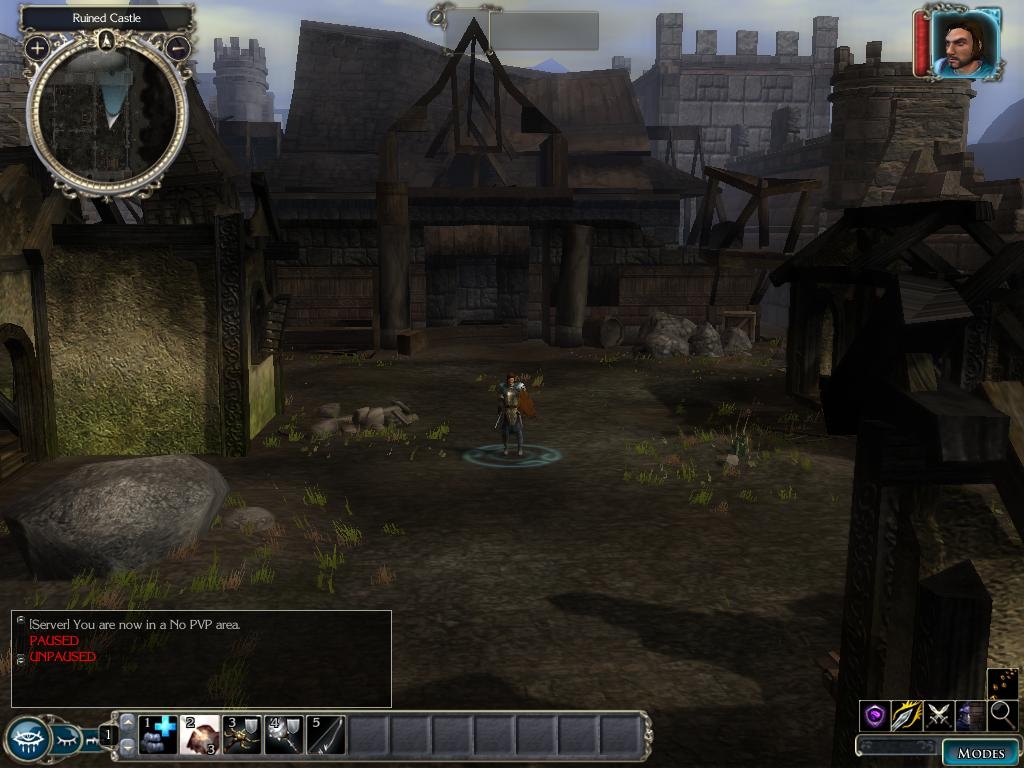
Task: Switch hotbar page with the down arrow
Action: [127, 747]
